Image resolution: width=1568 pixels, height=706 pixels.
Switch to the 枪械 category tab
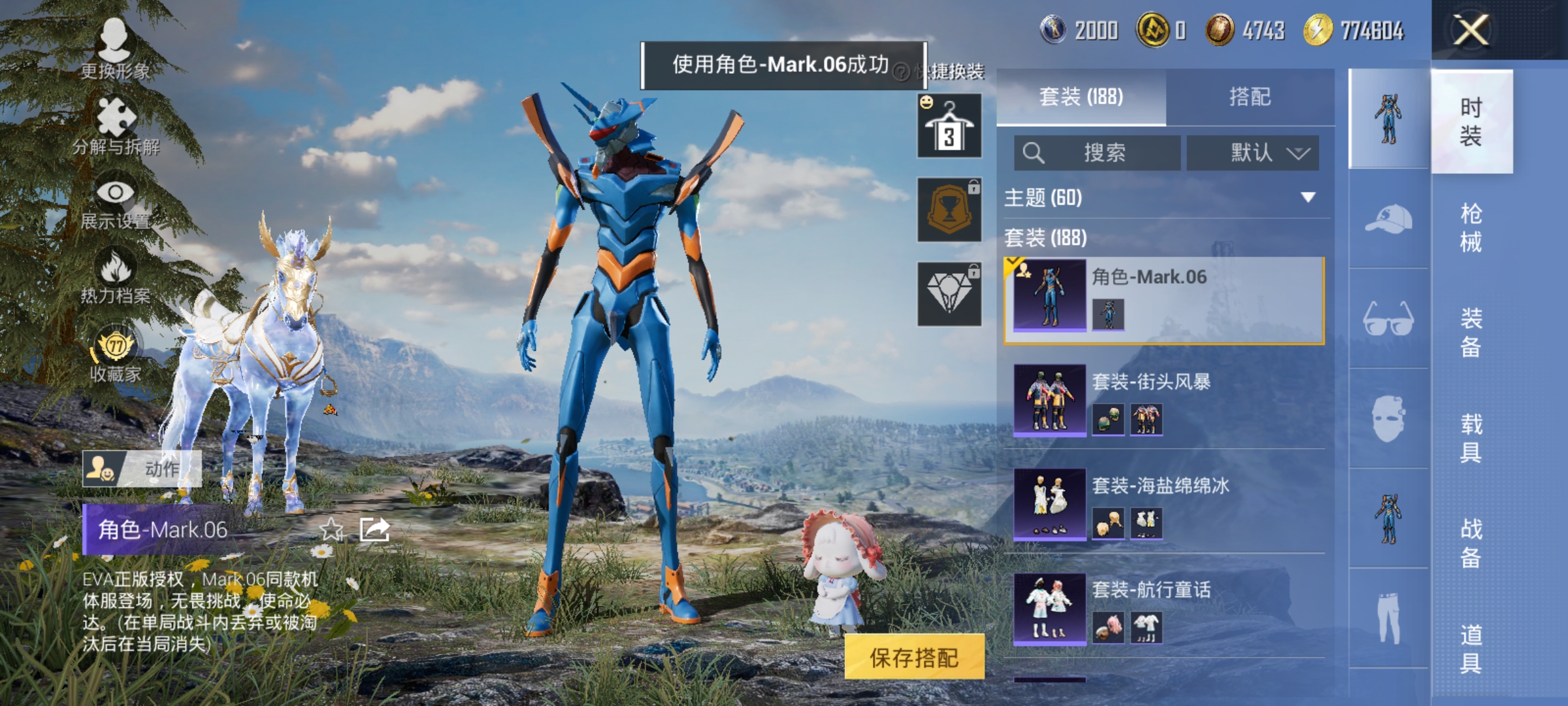pos(1472,229)
